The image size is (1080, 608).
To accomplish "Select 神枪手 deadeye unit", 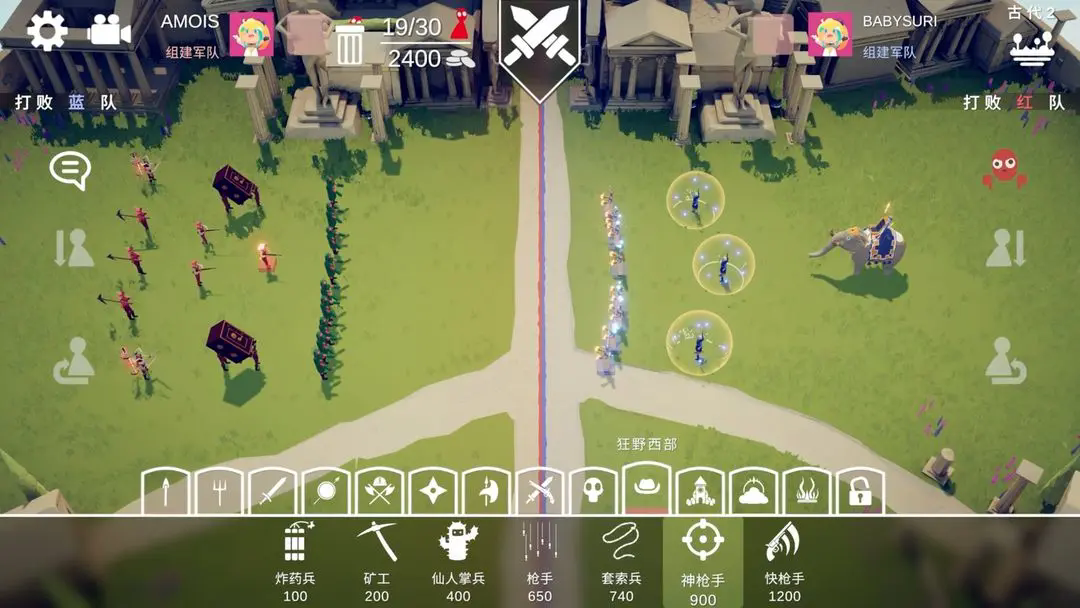I will click(x=703, y=561).
